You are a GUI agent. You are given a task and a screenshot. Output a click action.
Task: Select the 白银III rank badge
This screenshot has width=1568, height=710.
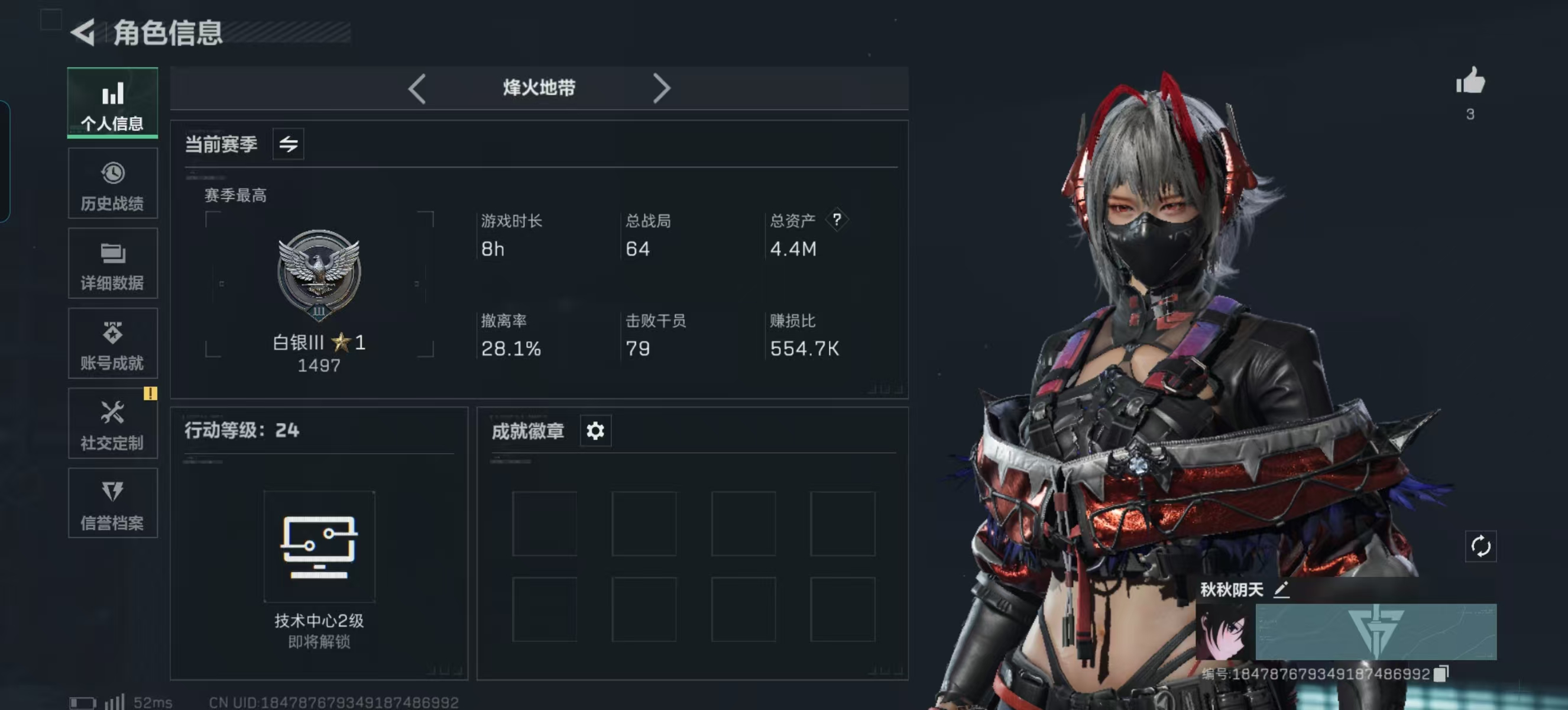click(x=318, y=275)
